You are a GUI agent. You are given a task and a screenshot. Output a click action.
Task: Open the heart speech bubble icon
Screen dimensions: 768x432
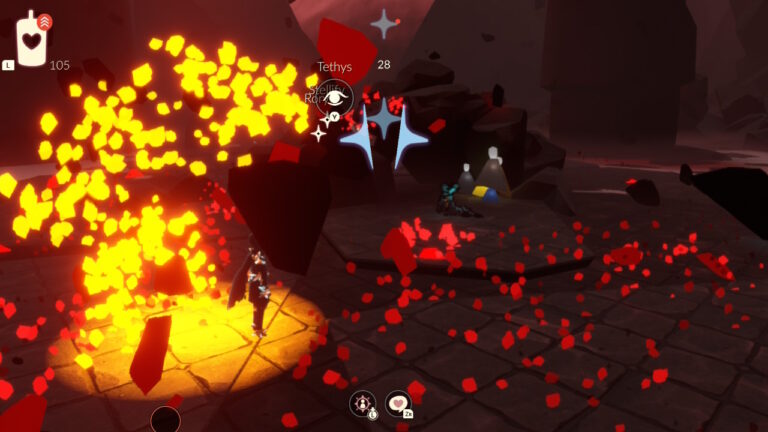click(398, 403)
